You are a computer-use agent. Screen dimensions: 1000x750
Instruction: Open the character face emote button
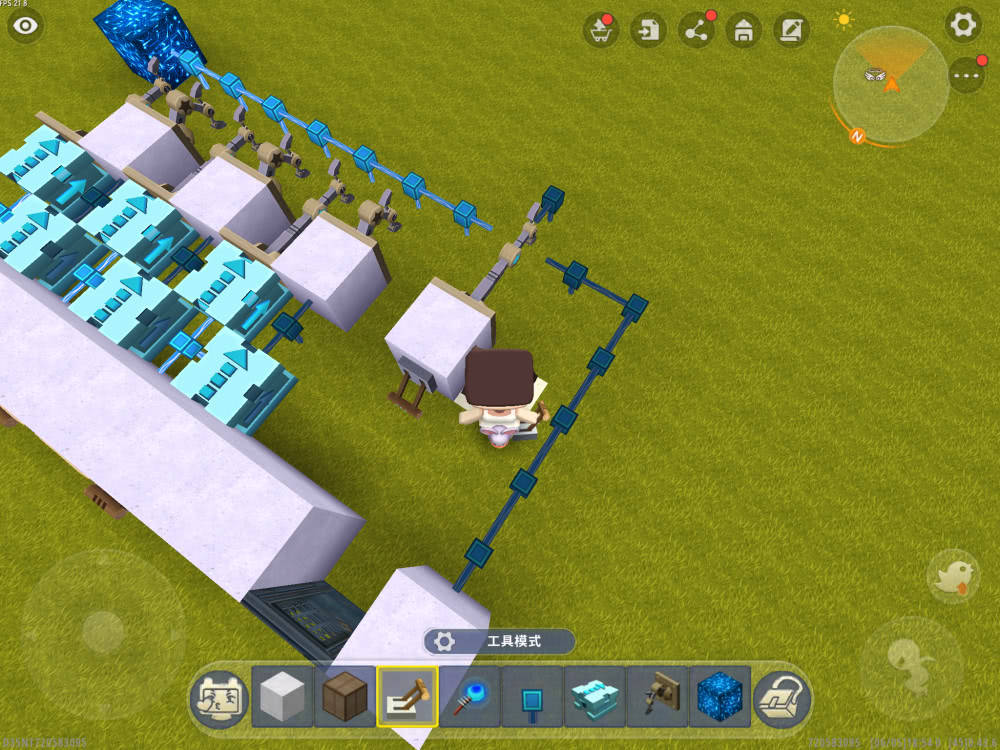click(x=218, y=696)
